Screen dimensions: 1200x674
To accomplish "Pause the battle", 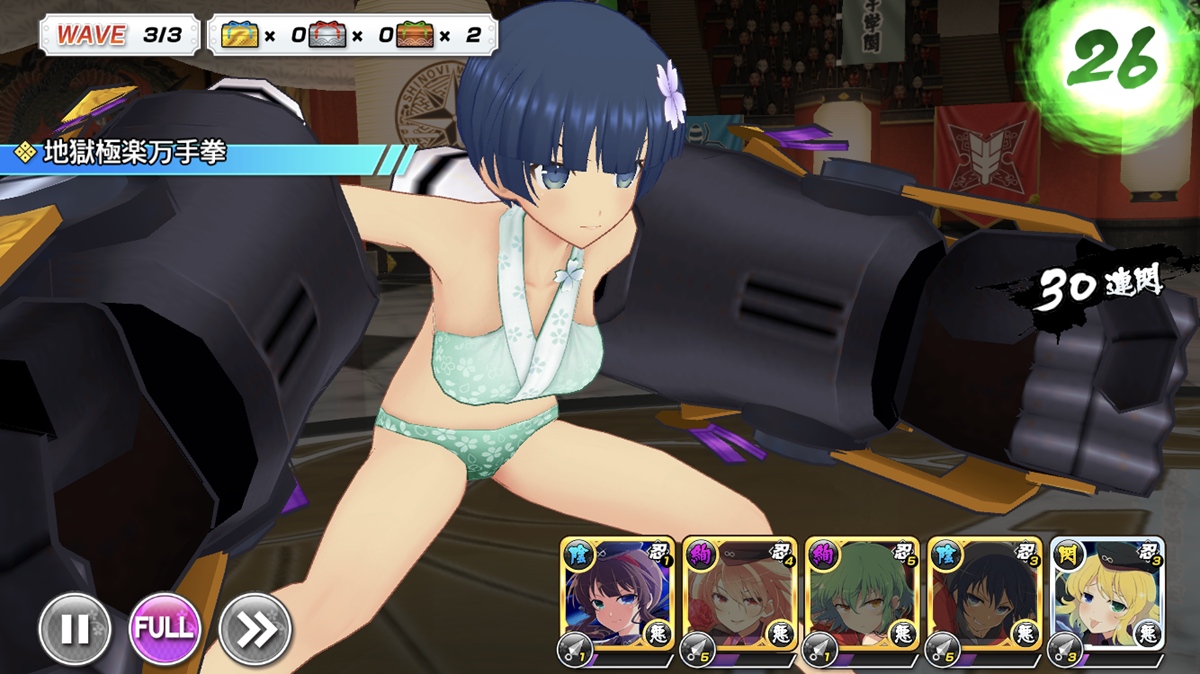I will [x=75, y=629].
